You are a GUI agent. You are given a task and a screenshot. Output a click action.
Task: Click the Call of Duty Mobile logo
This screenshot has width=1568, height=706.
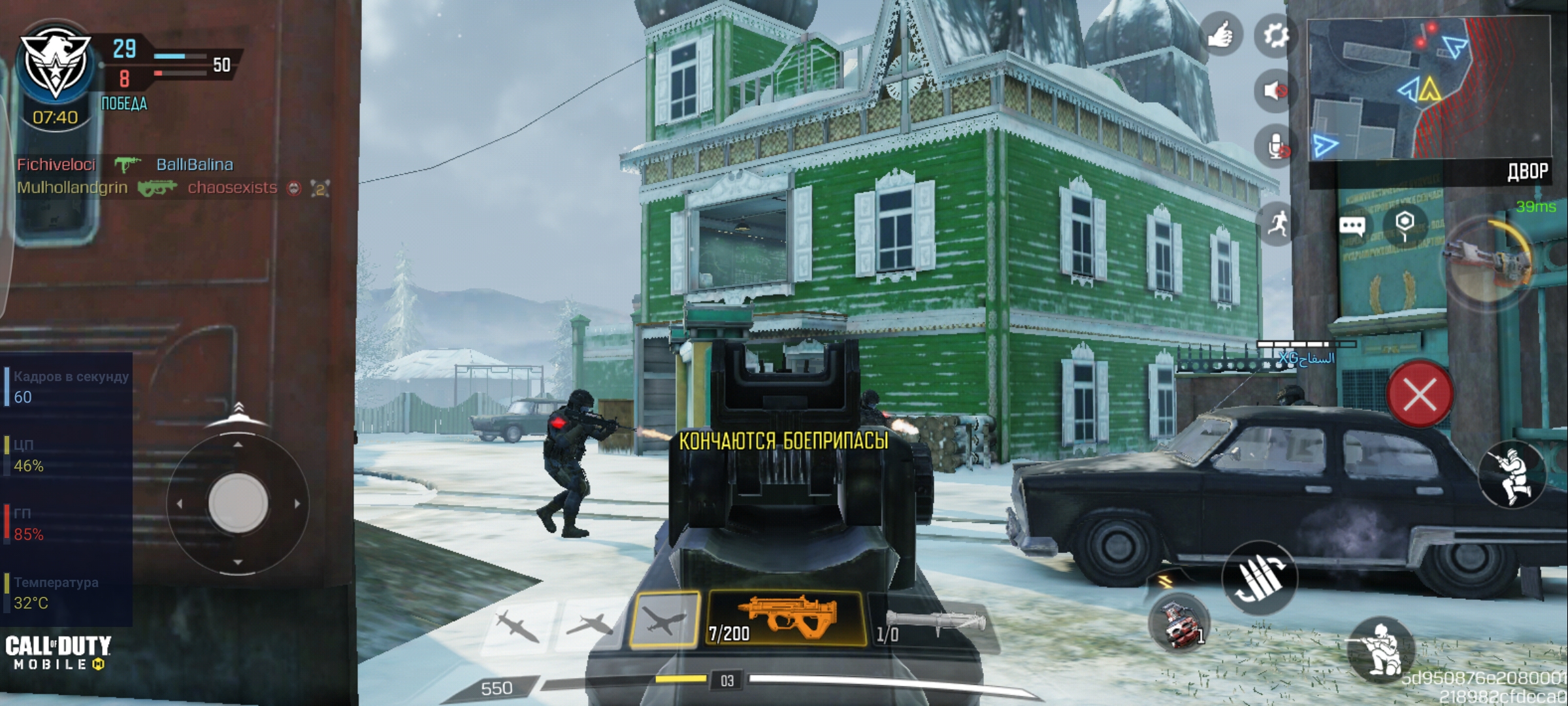pyautogui.click(x=57, y=652)
